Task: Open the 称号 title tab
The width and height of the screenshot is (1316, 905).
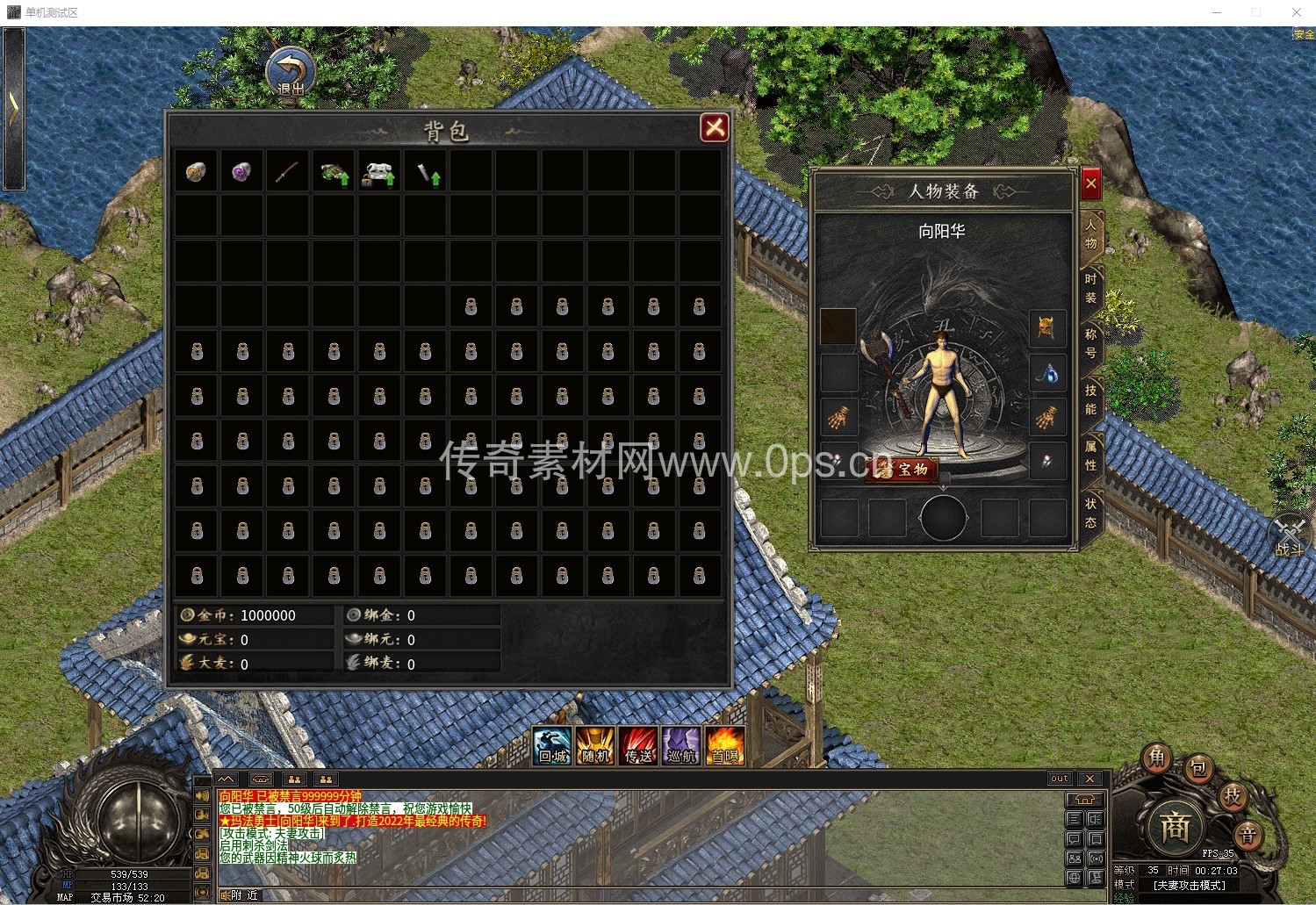Action: (x=1090, y=343)
